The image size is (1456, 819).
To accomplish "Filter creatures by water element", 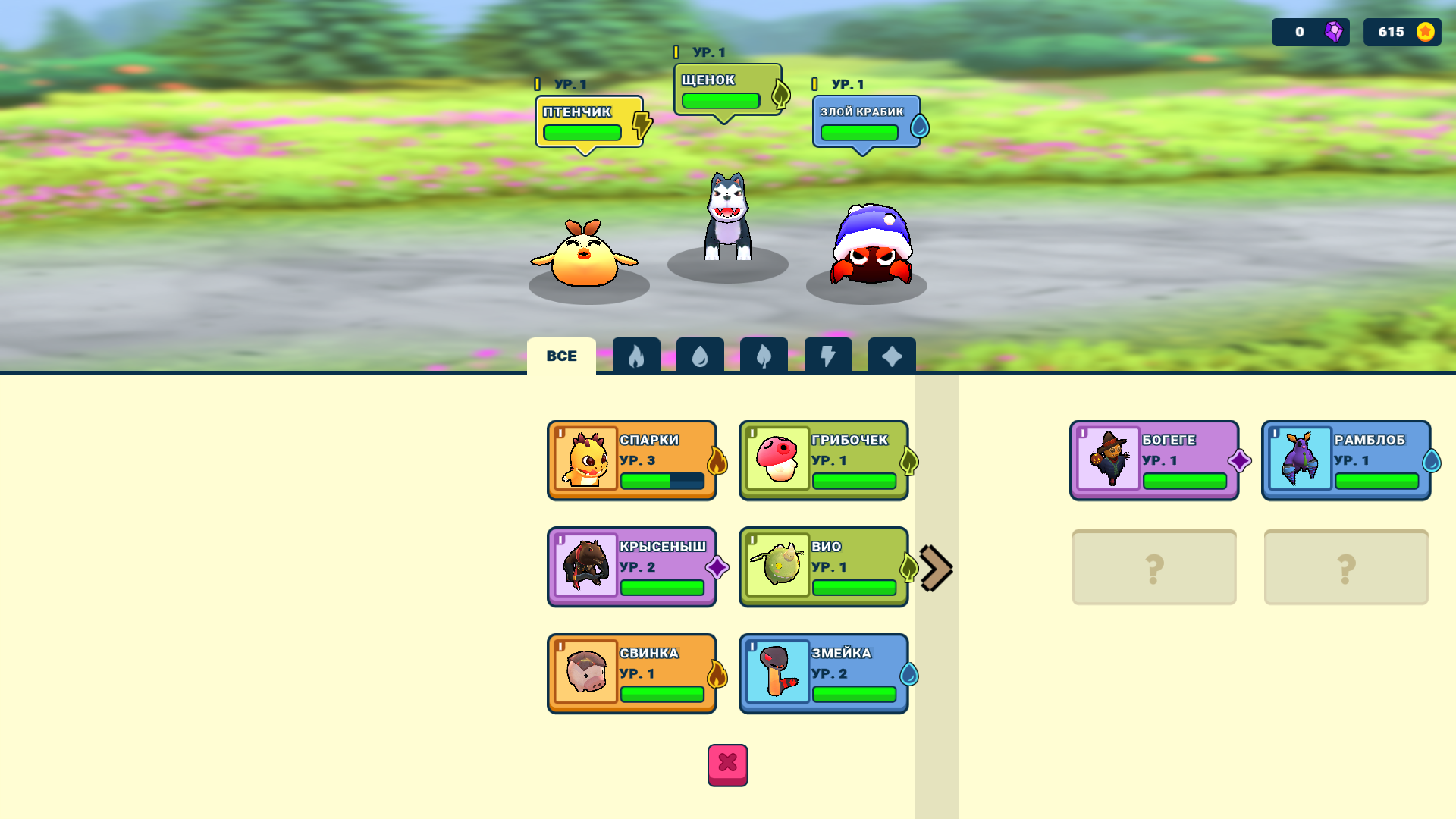I will [x=700, y=355].
